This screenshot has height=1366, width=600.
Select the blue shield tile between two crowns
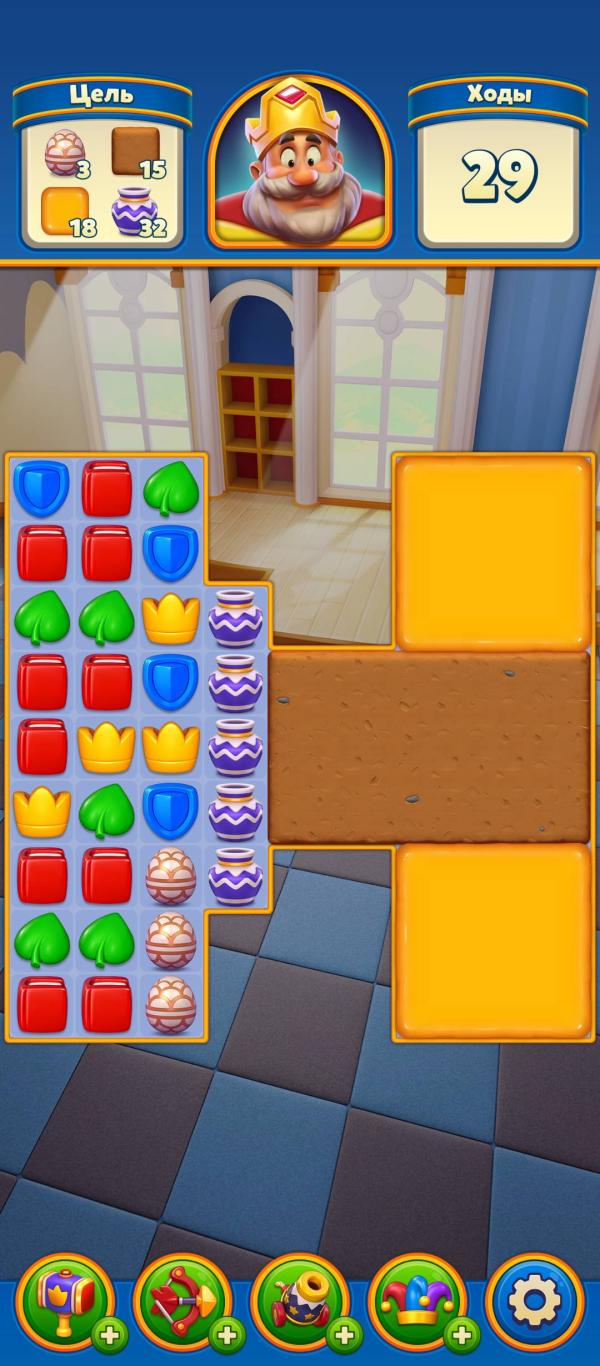coord(171,683)
